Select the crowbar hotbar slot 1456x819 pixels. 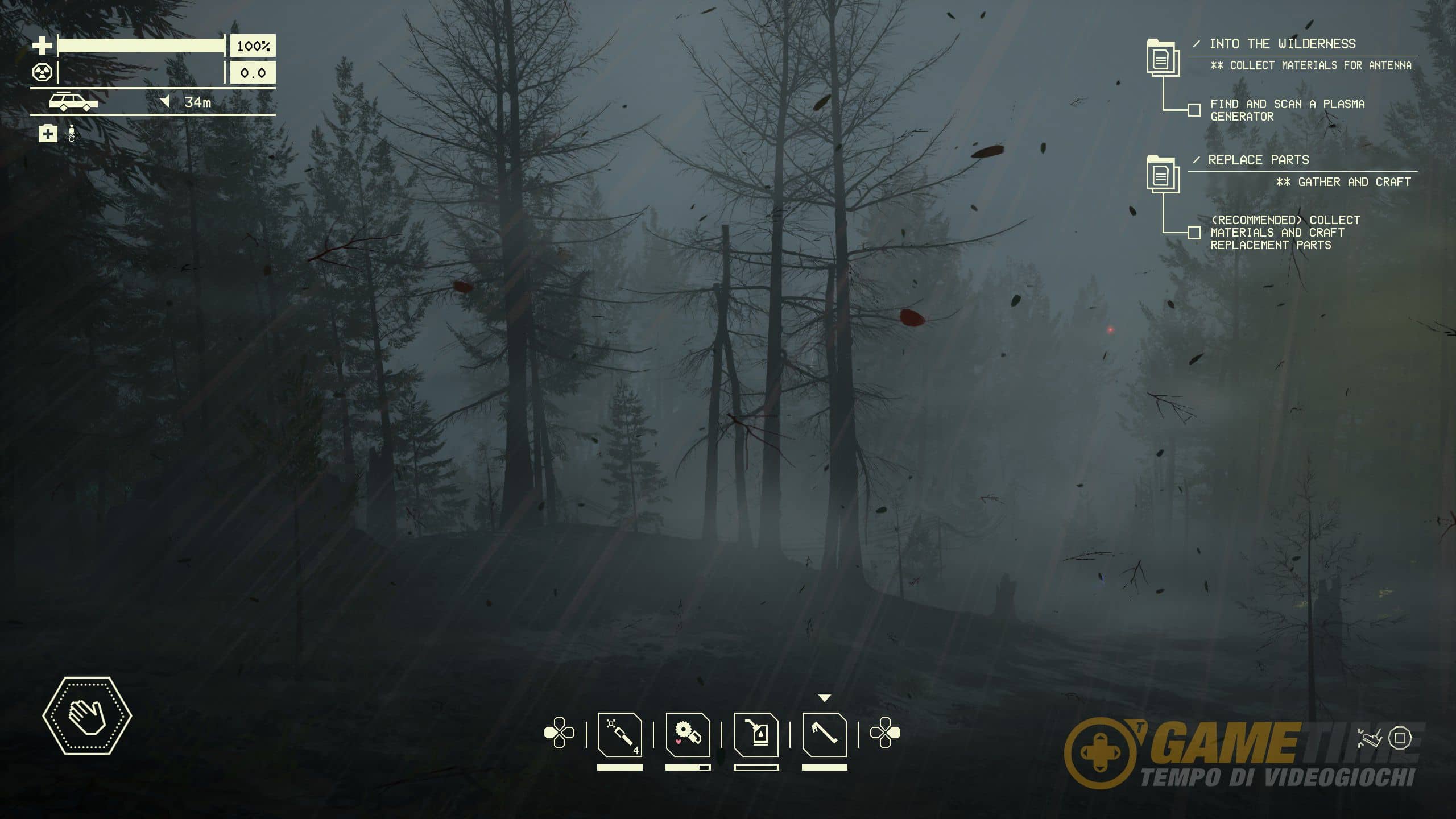tap(824, 734)
